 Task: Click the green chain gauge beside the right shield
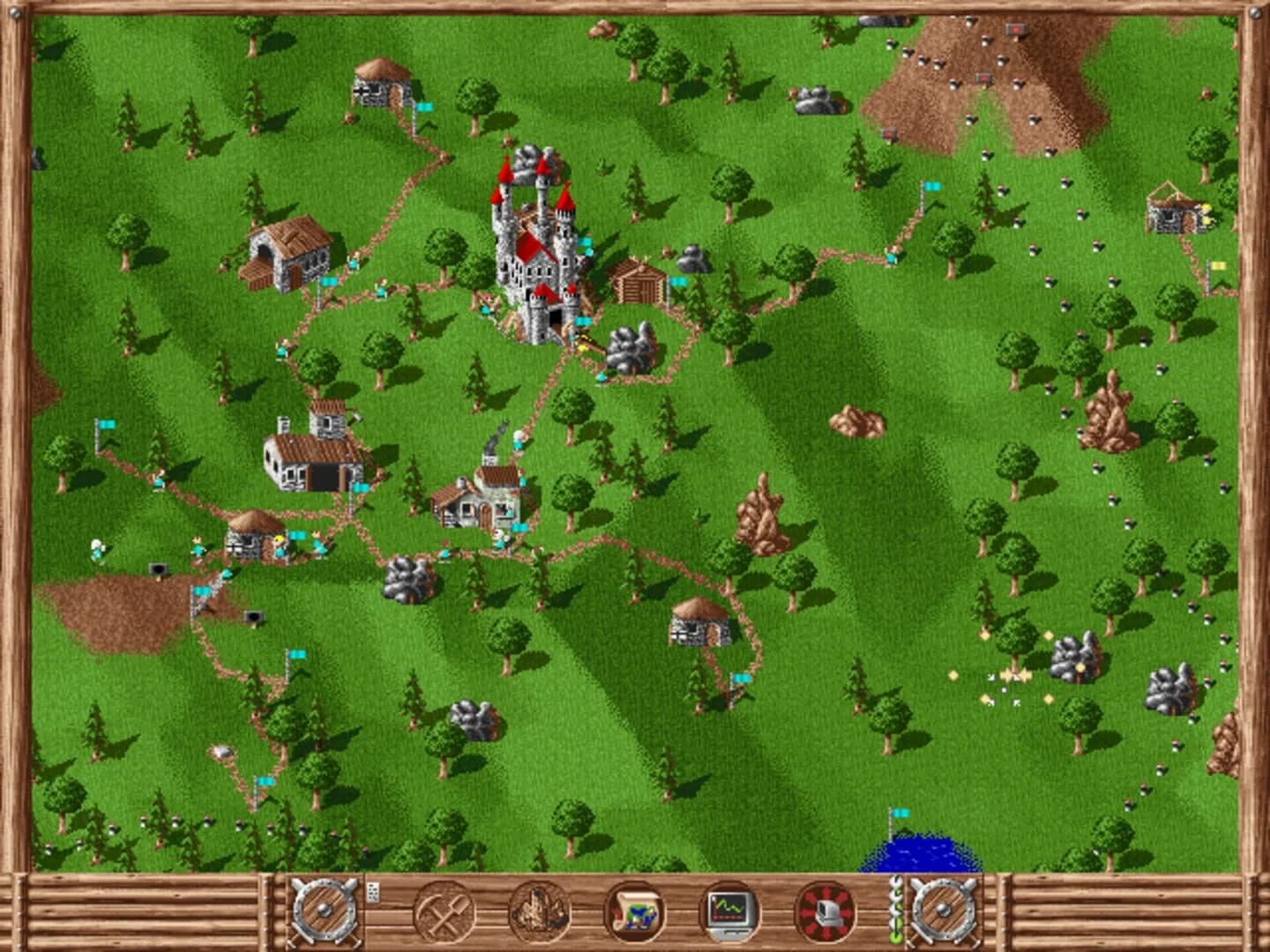coord(895,914)
